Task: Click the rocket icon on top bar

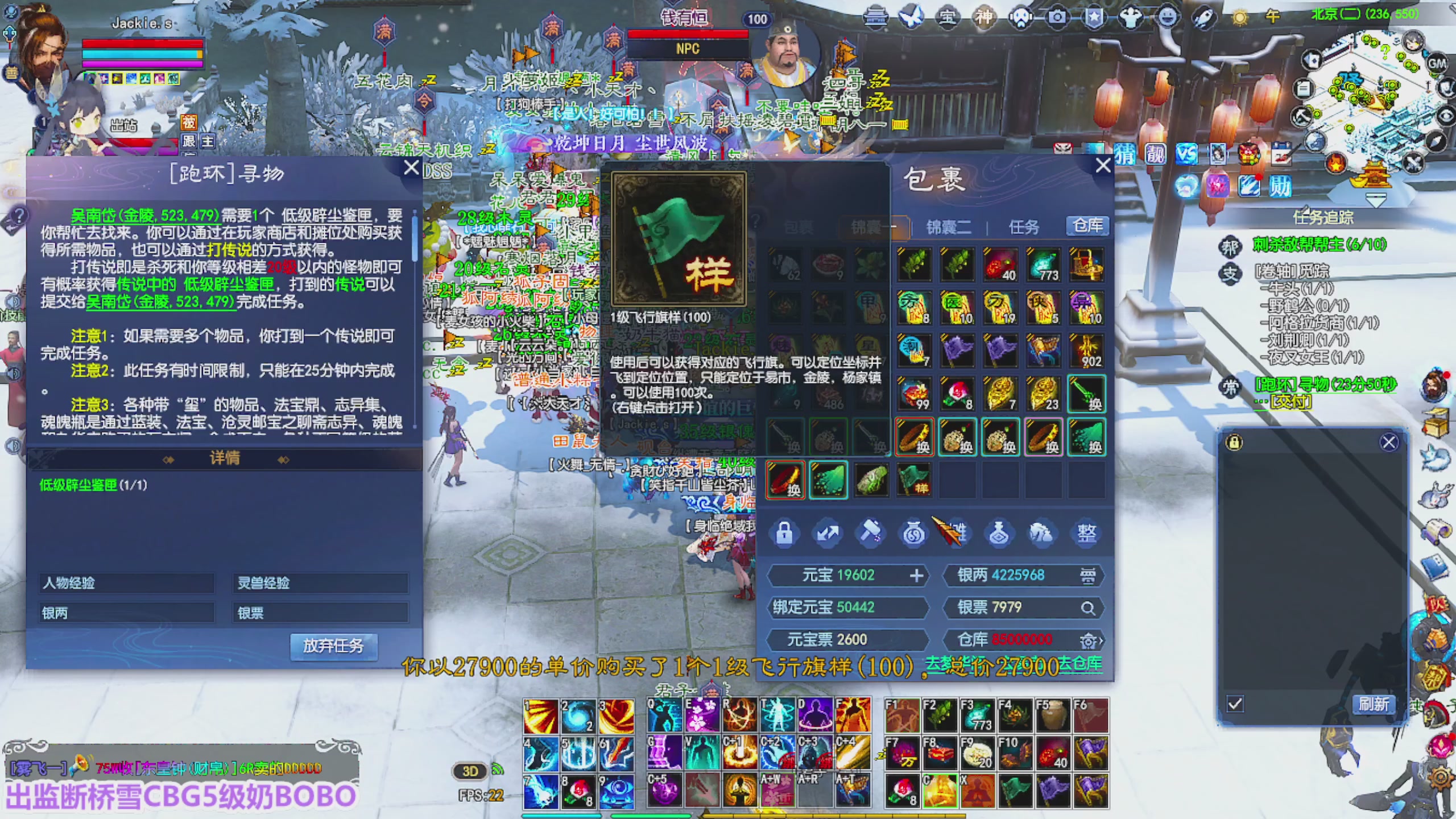Action: click(x=1205, y=18)
